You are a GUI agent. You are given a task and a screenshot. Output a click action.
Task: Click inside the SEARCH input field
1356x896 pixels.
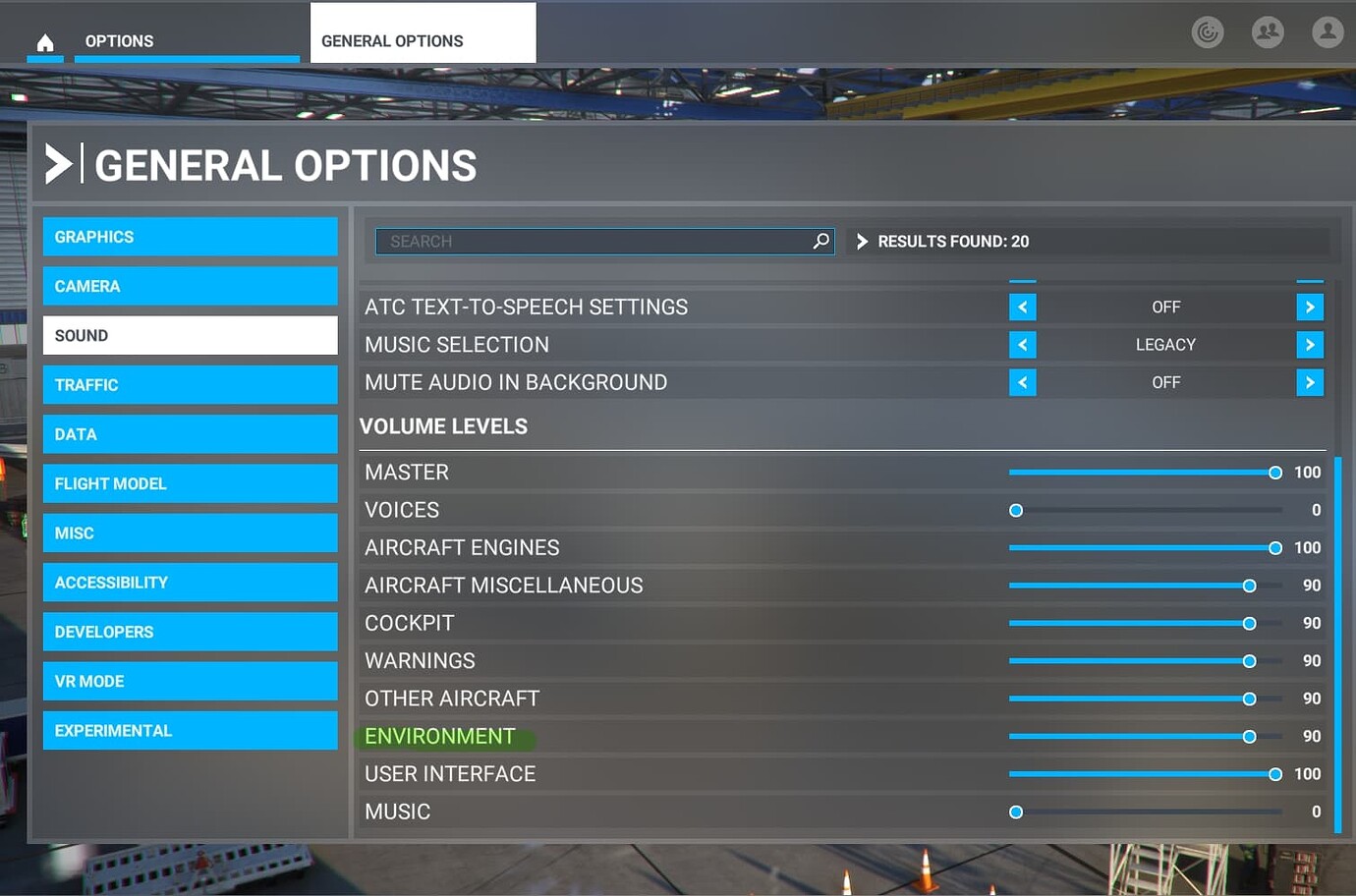[x=590, y=241]
